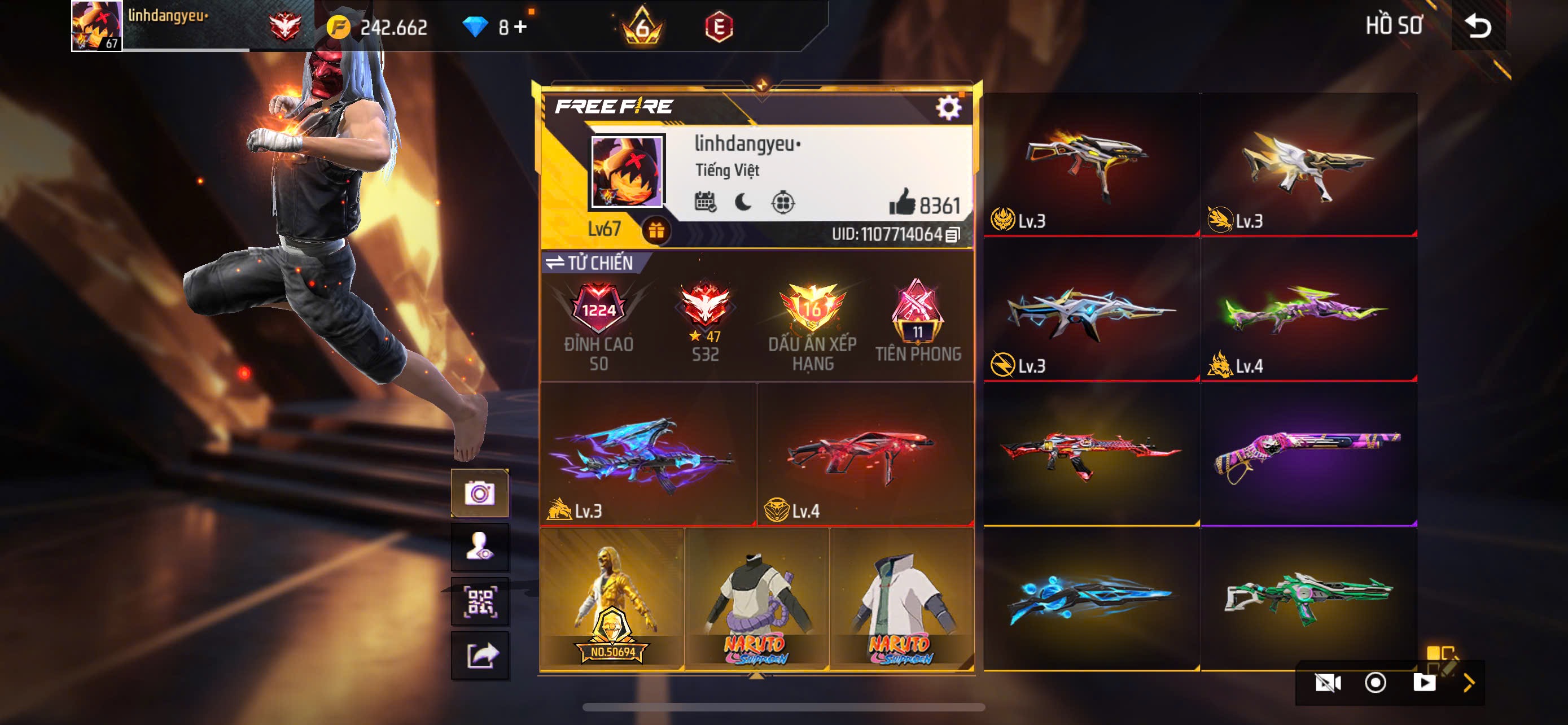This screenshot has width=1568, height=725.
Task: Start screen recording with circle button
Action: (x=1375, y=683)
